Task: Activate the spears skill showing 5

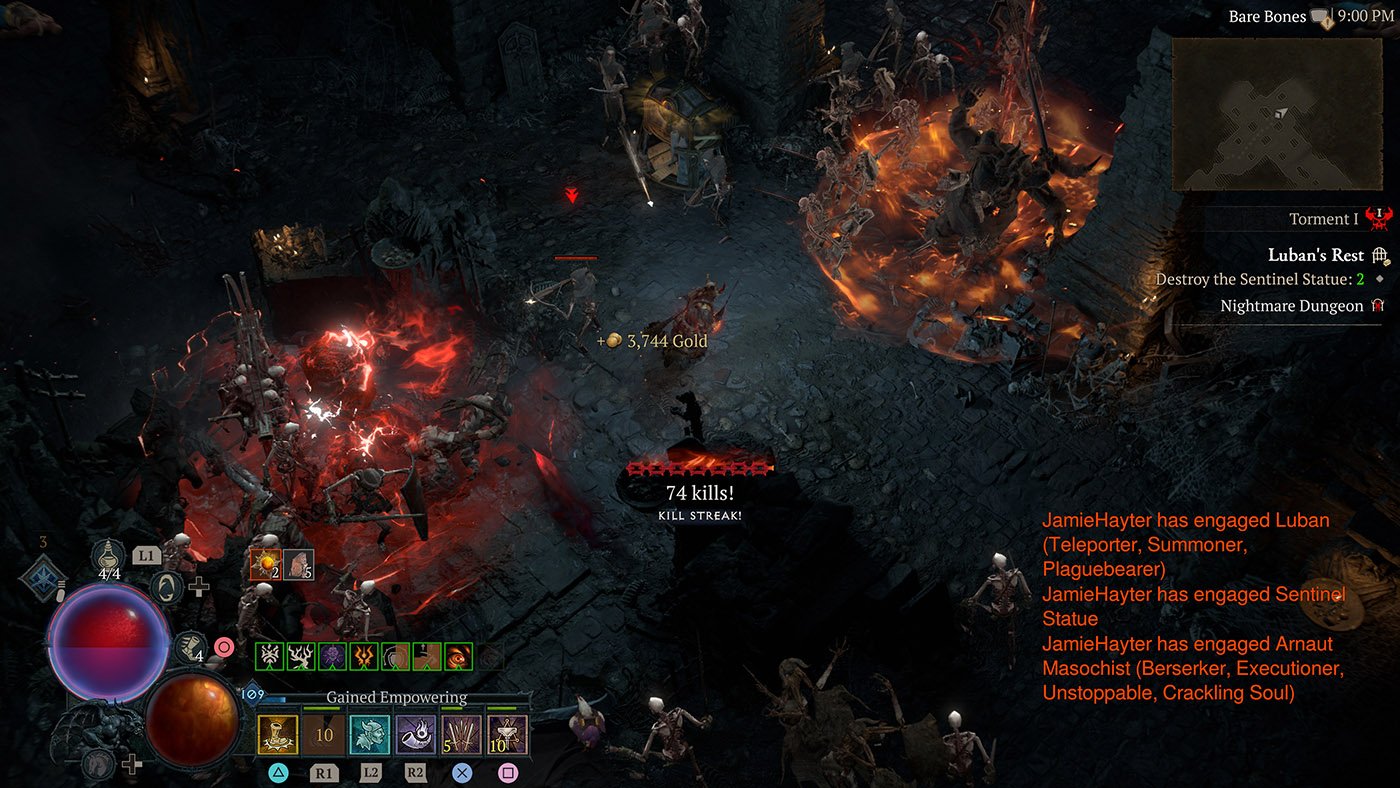Action: (461, 733)
